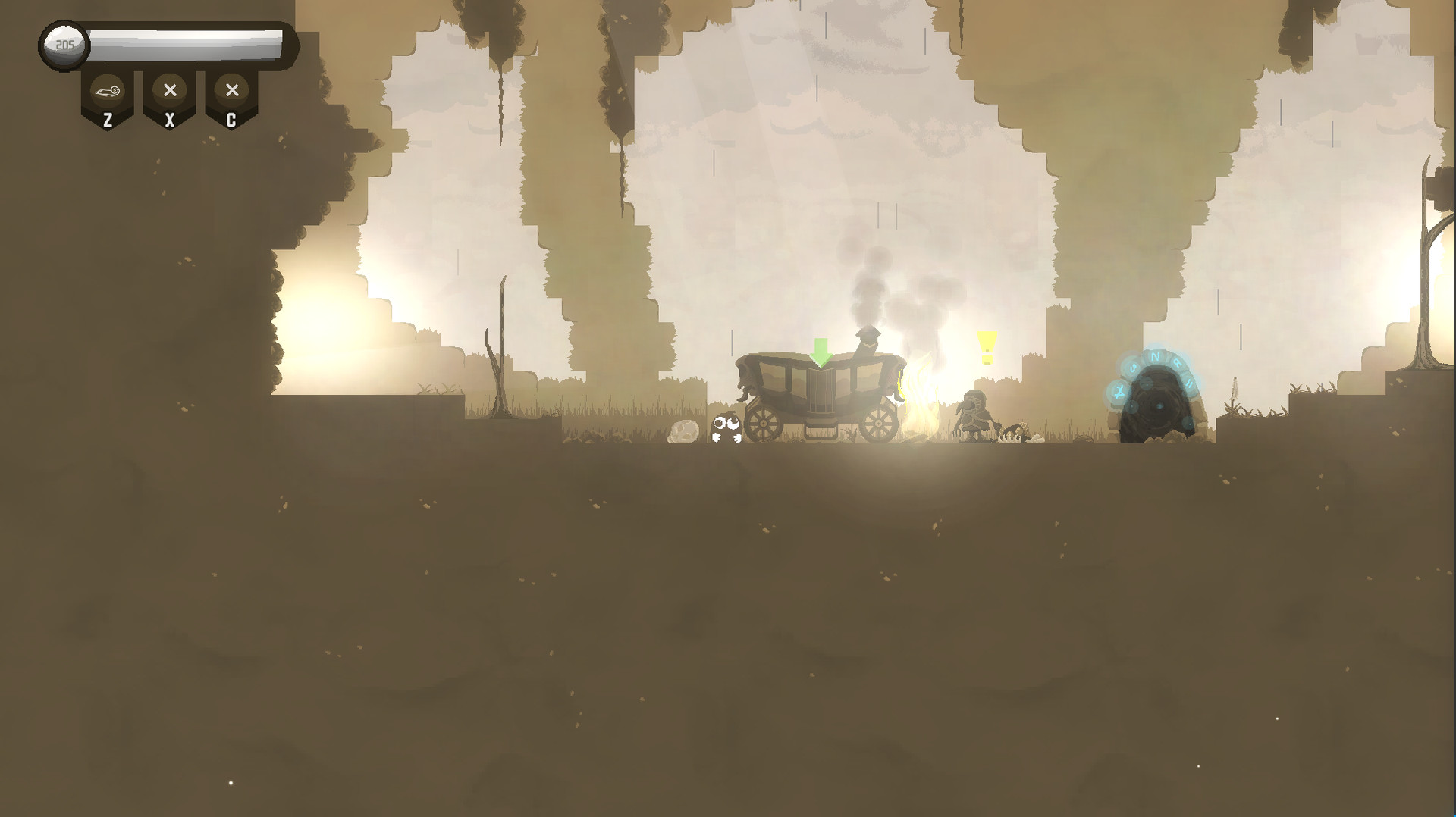Click the empty X ability slot
1456x817 pixels.
coord(169,91)
